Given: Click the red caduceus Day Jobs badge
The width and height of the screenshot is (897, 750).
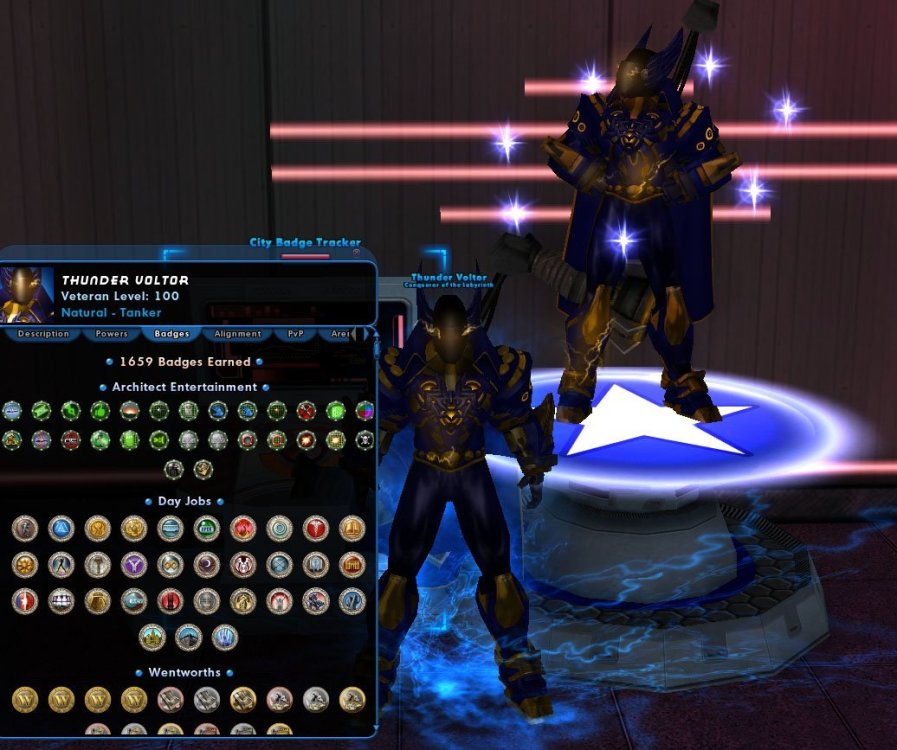Looking at the screenshot, I should pyautogui.click(x=315, y=528).
